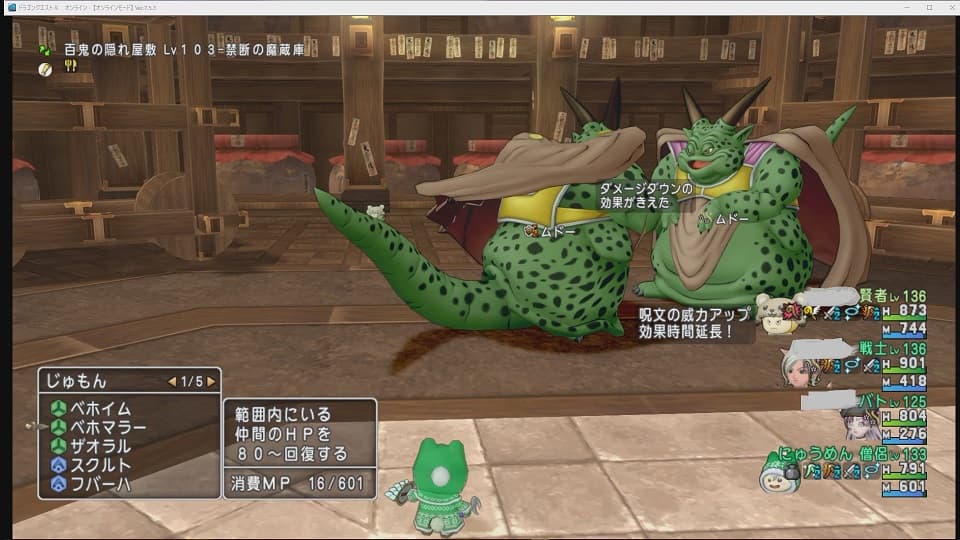Select the スクルト buff spell
This screenshot has height=540, width=960.
[100, 466]
